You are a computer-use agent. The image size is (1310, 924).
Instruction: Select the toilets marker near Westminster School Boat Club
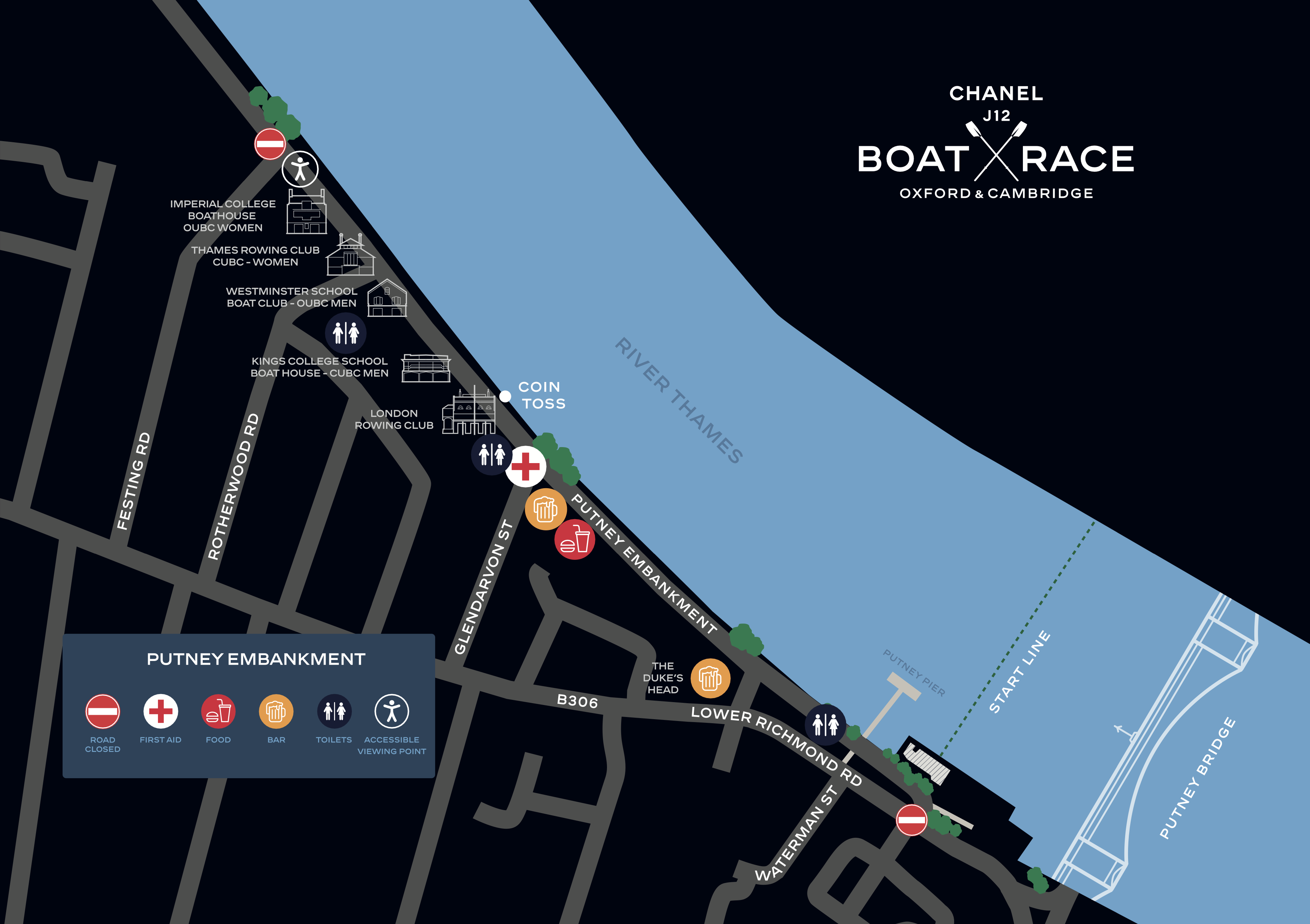346,332
